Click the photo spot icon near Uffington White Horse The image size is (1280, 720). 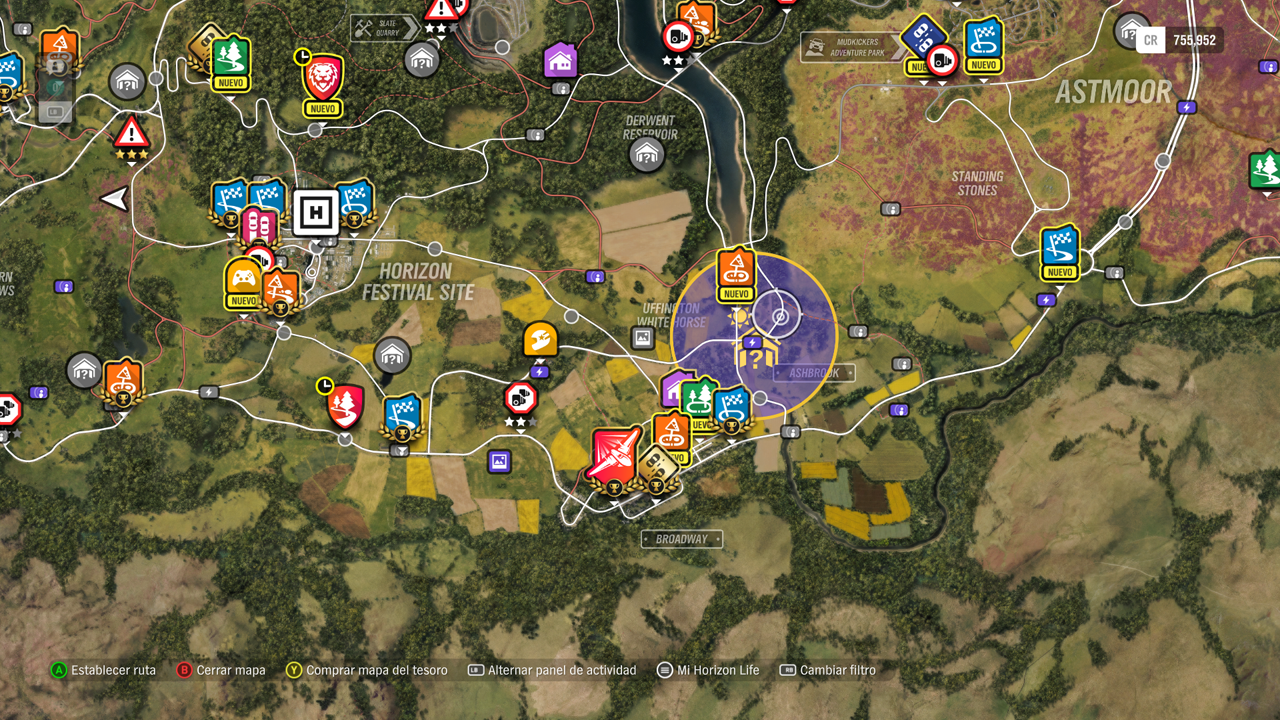(x=642, y=337)
